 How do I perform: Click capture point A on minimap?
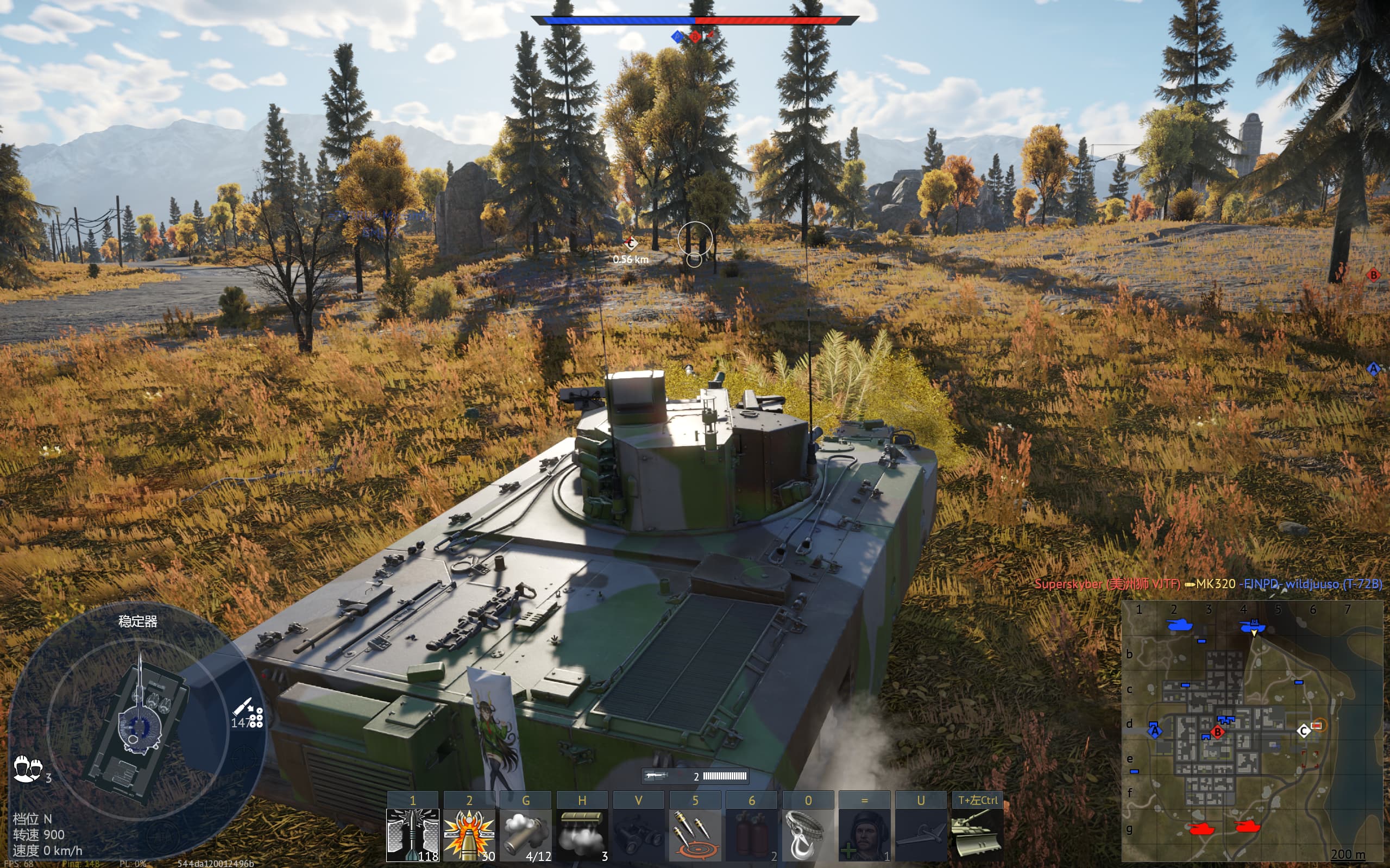(1154, 731)
